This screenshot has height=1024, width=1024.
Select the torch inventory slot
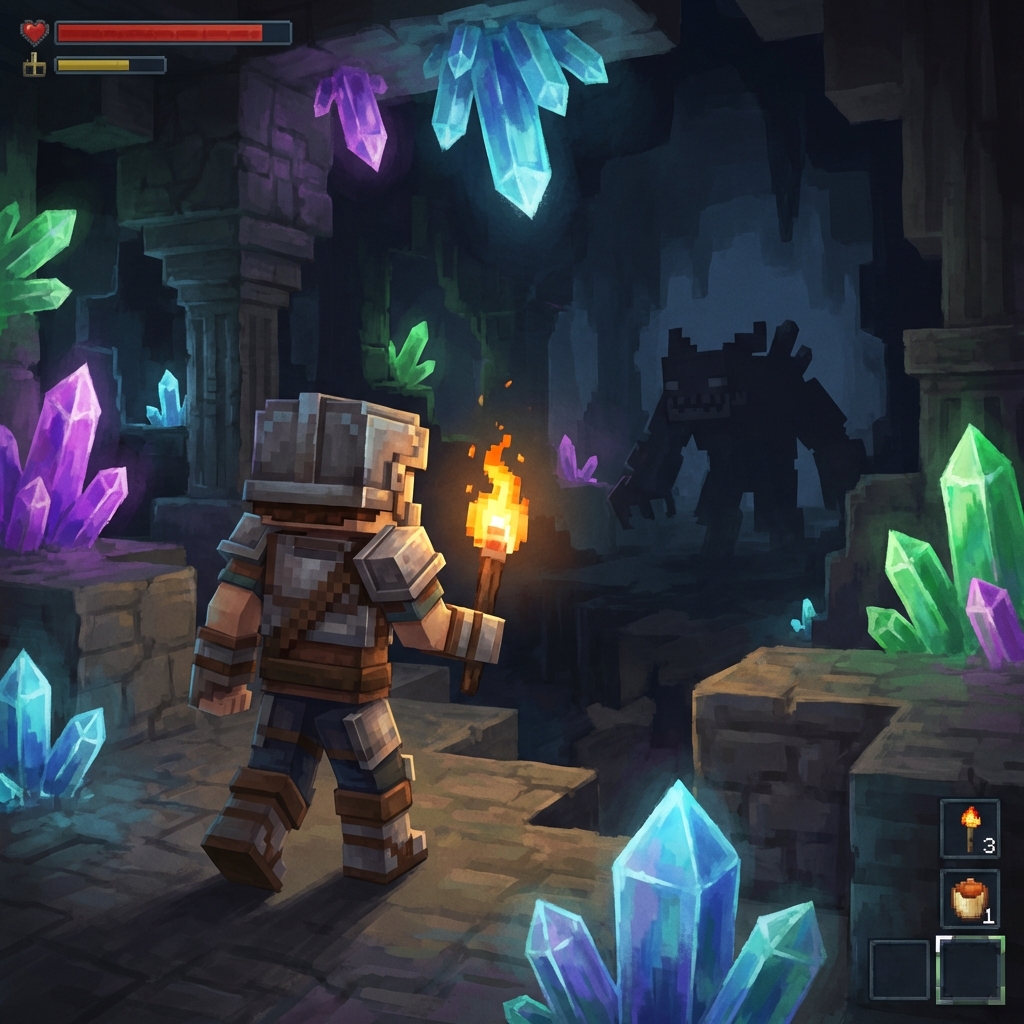tap(969, 829)
